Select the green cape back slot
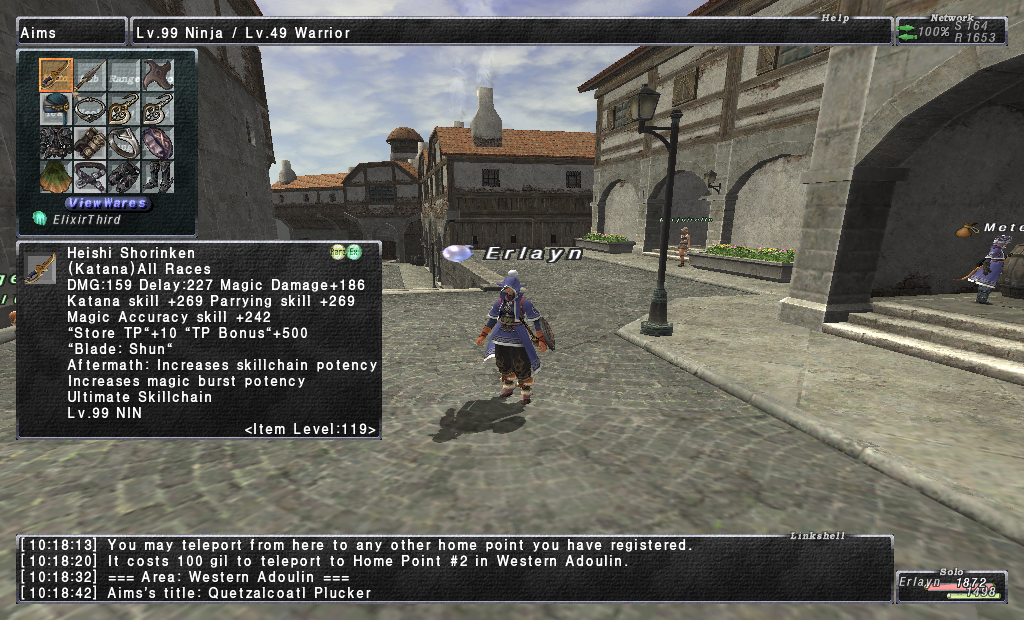Image resolution: width=1024 pixels, height=620 pixels. (56, 177)
